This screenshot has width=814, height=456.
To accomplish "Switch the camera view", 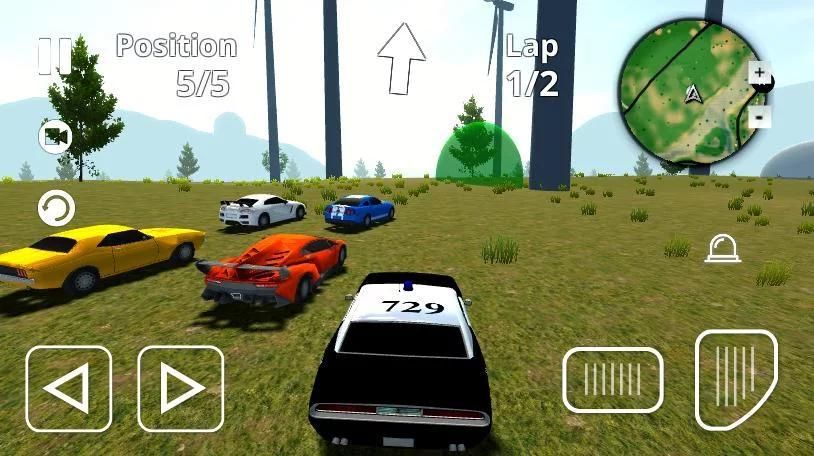I will click(x=55, y=136).
